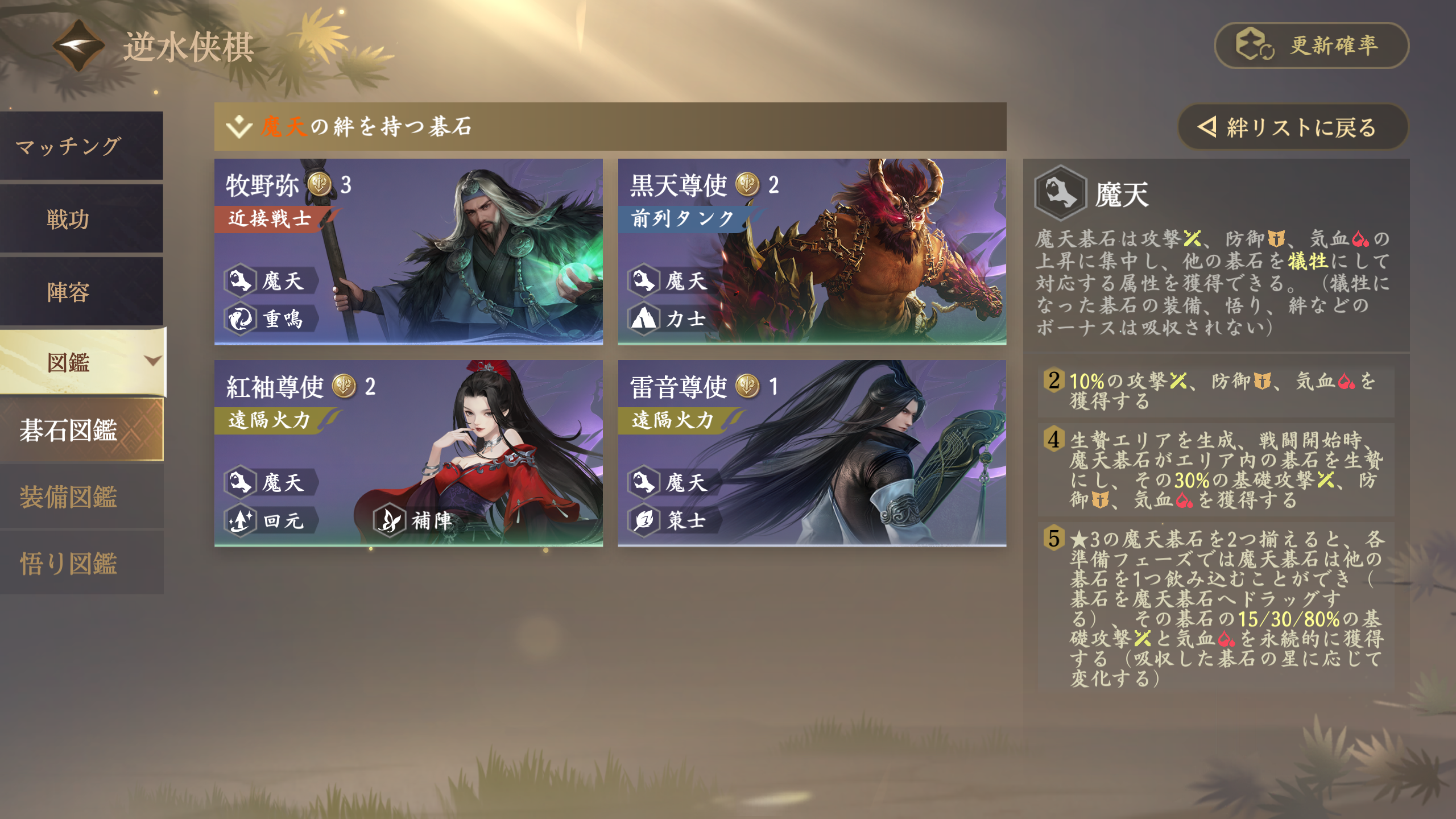Click the 魔天 bond emblem in detail panel
Viewport: 1456px width, 819px height.
1060,193
